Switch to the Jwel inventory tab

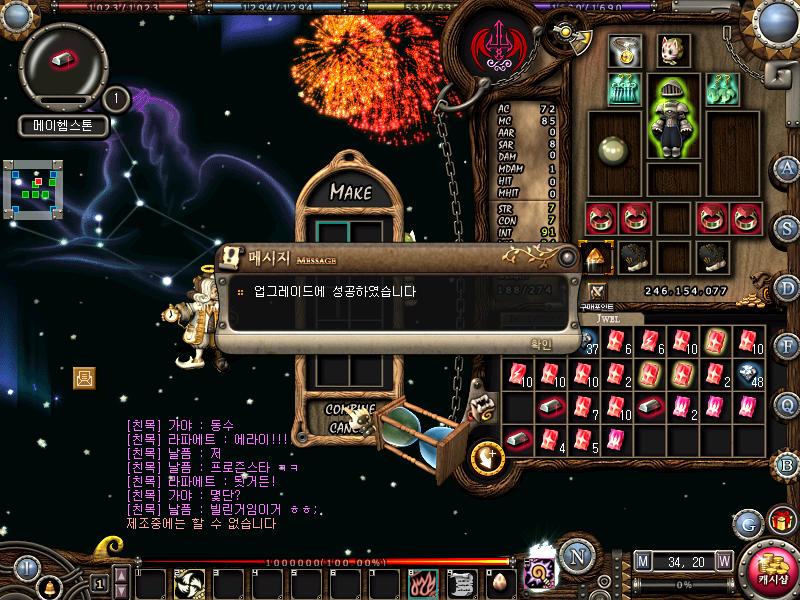point(610,319)
